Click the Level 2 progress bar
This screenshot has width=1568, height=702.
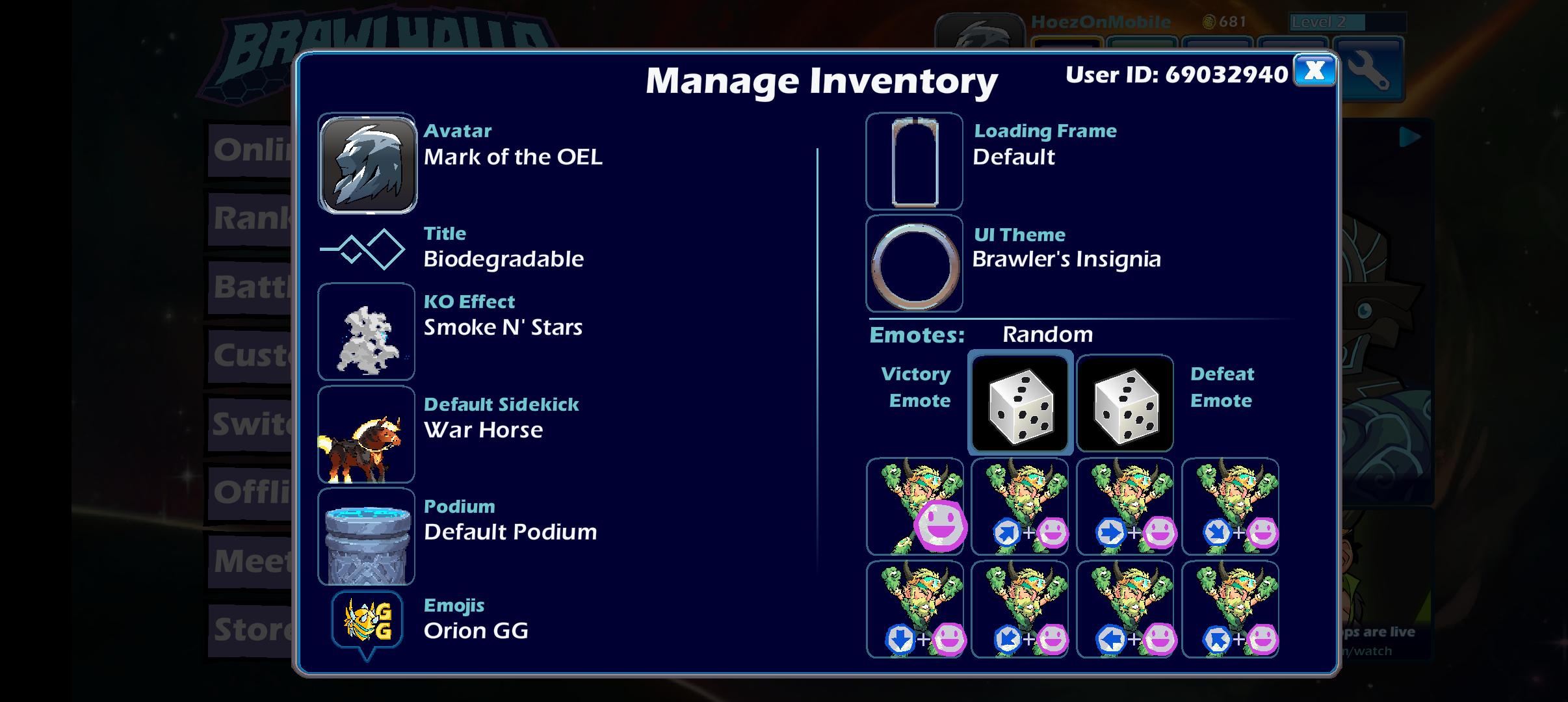pyautogui.click(x=1342, y=21)
